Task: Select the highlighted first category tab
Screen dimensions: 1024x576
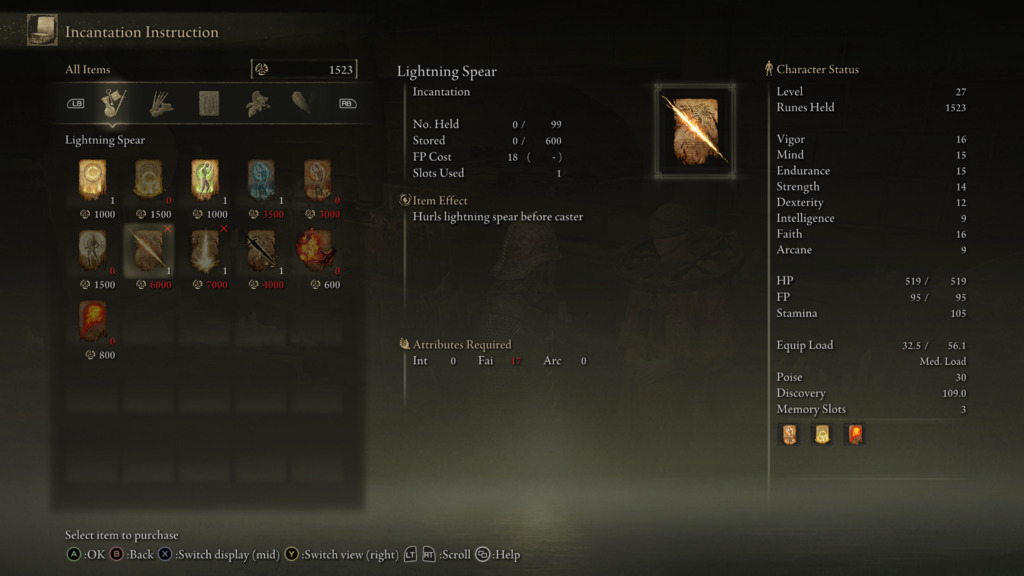Action: coord(114,103)
